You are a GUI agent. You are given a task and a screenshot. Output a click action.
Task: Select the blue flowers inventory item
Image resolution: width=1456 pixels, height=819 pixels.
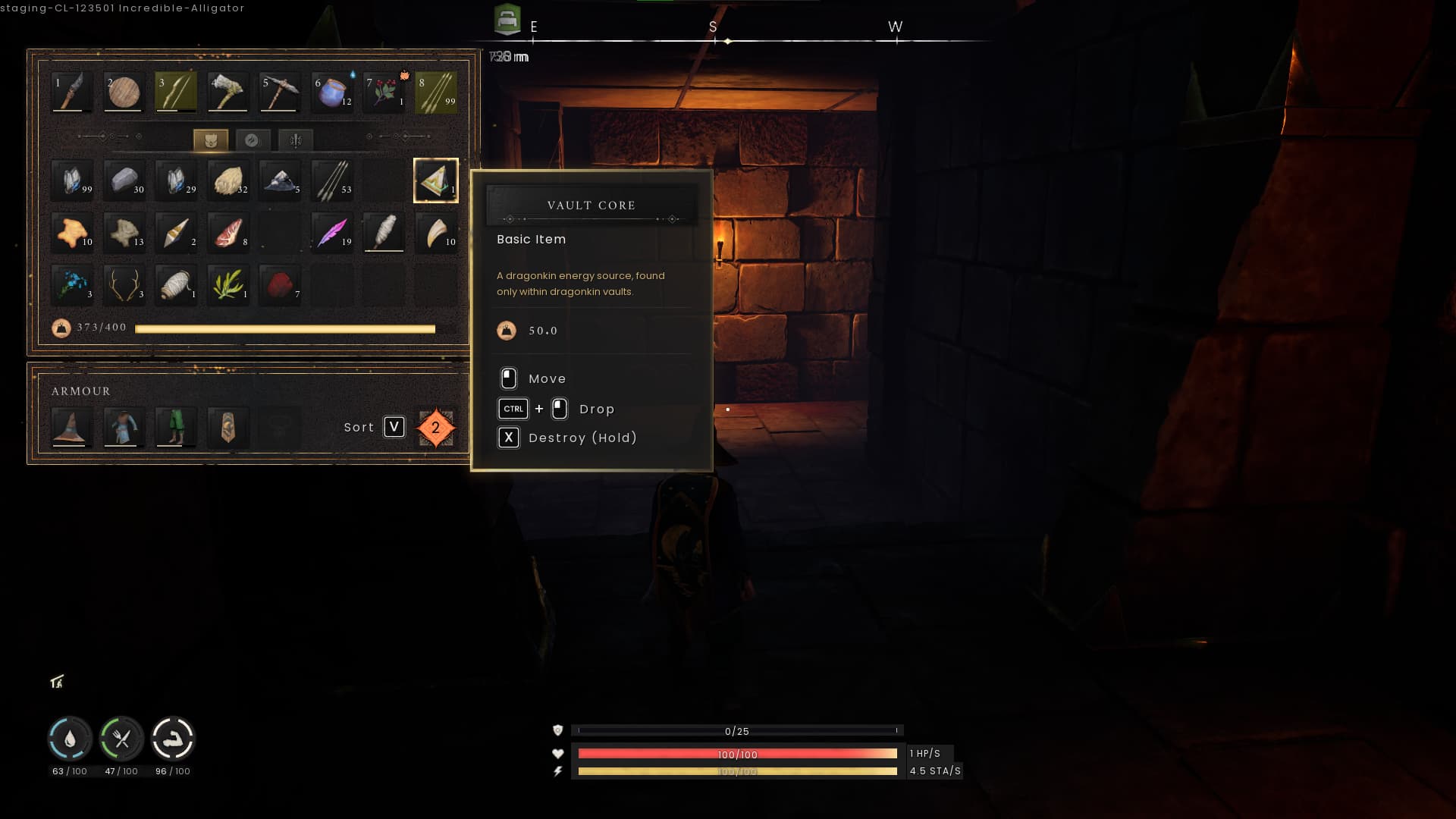coord(72,285)
